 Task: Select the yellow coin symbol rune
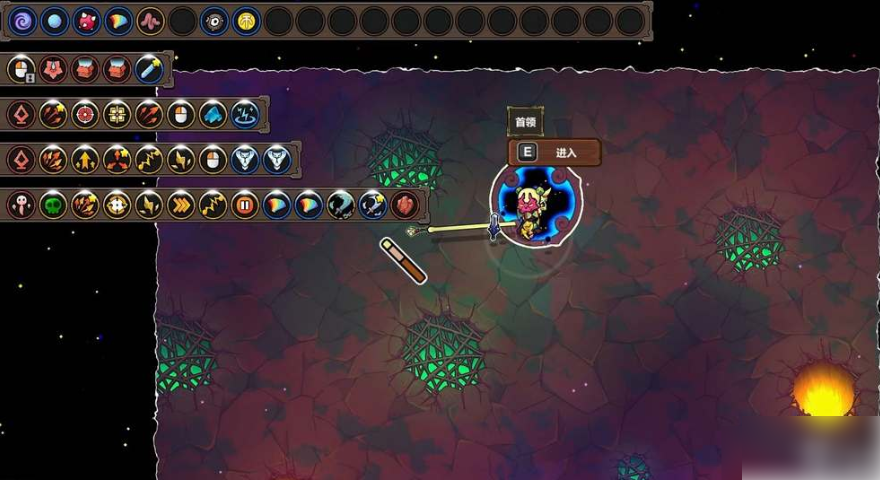tap(247, 20)
